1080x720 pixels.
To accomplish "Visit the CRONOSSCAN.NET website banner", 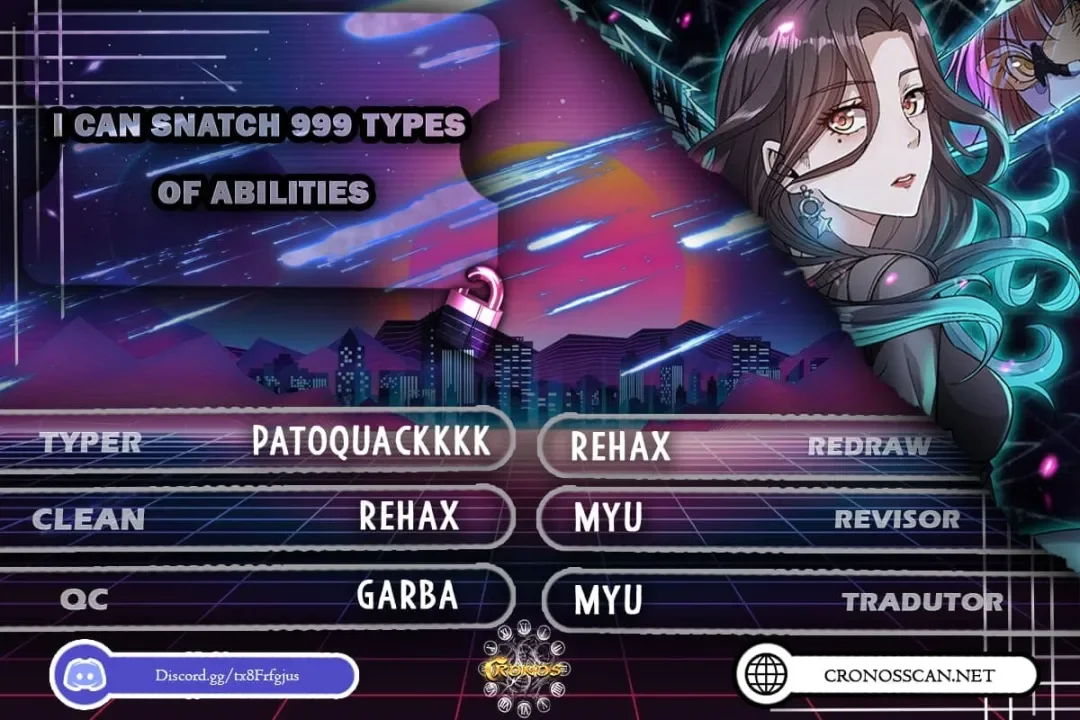I will (886, 675).
